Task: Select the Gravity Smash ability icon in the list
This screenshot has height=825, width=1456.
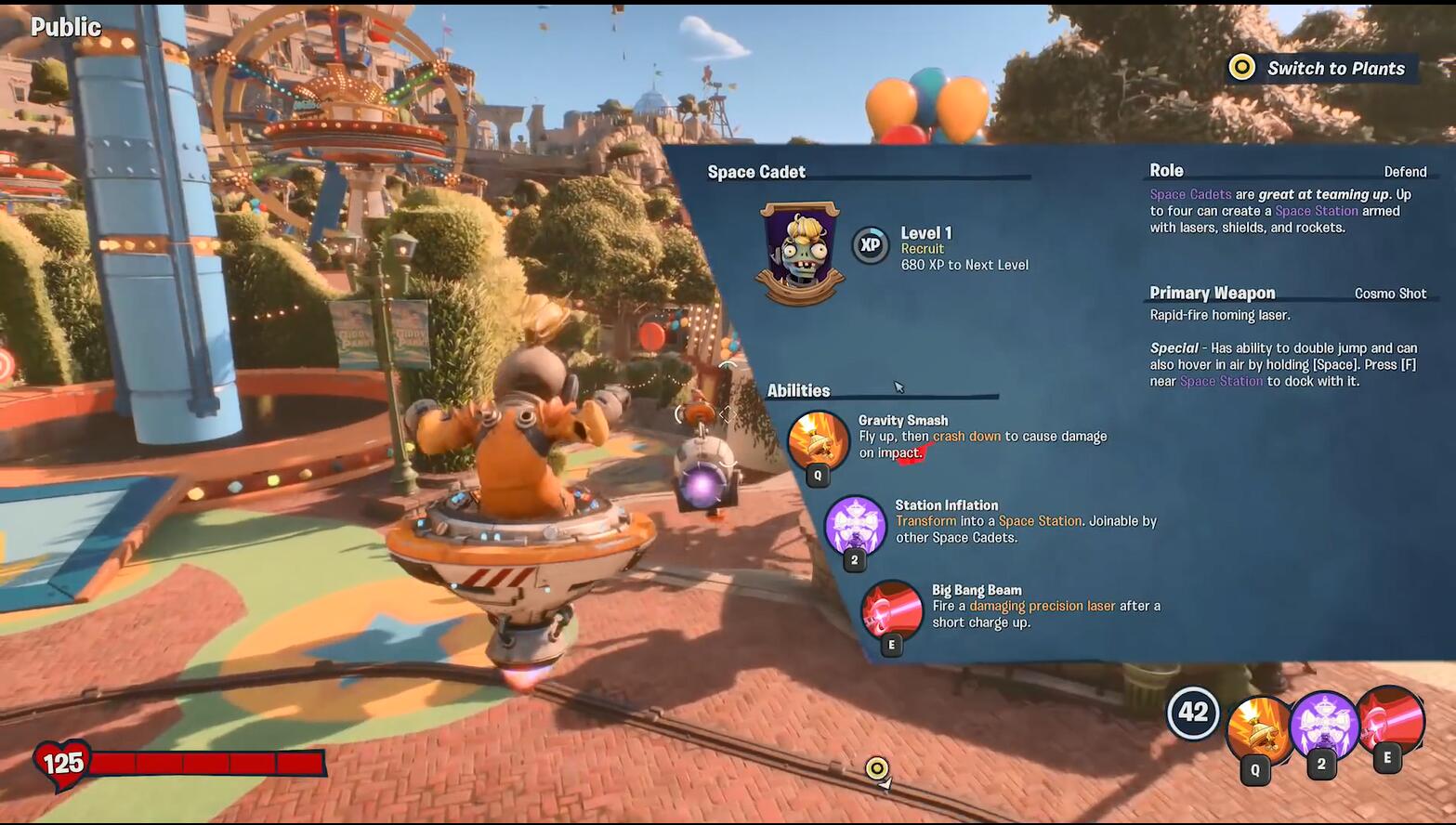Action: pos(818,440)
